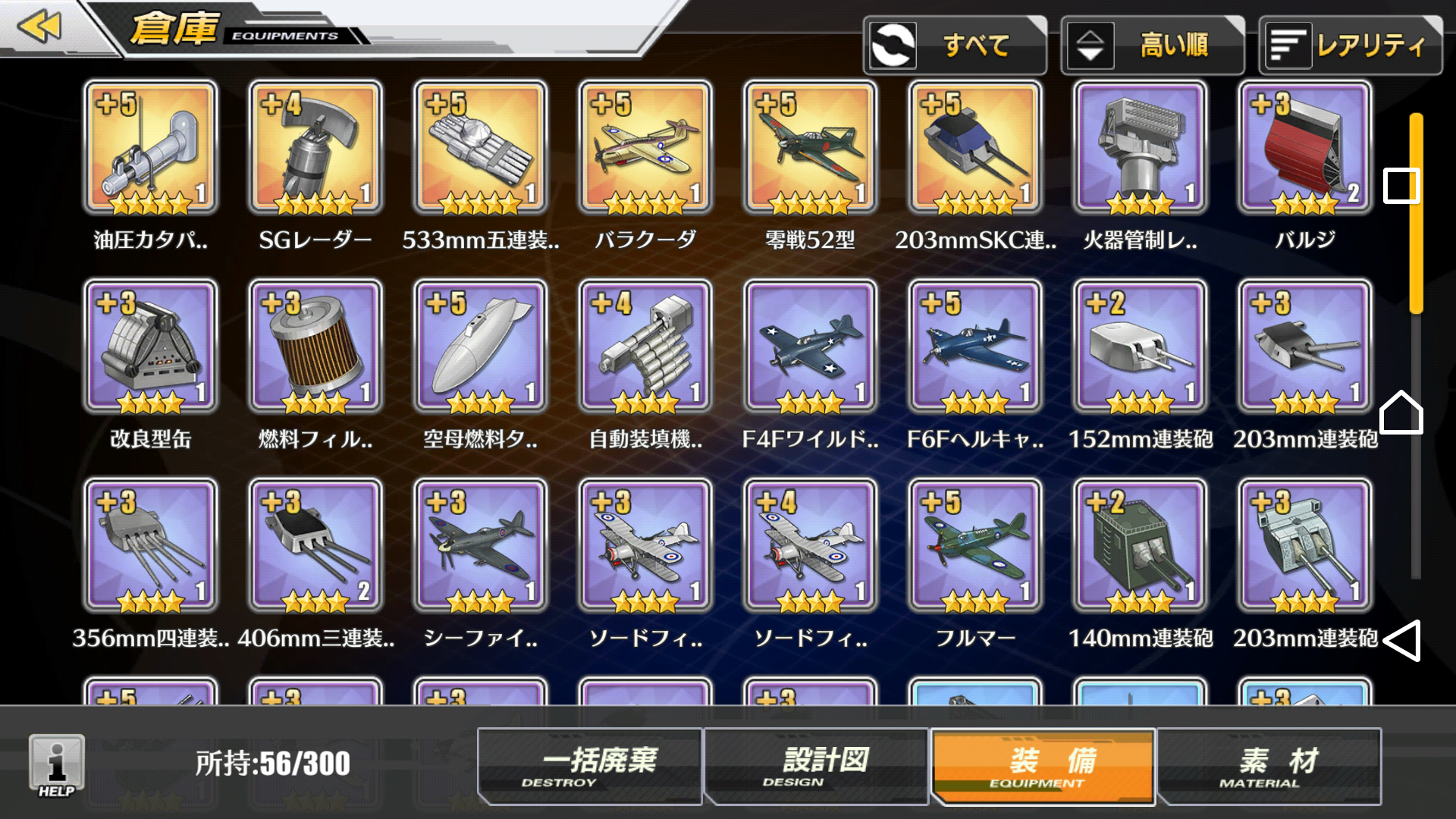Viewport: 1456px width, 819px height.
Task: Select the SGレーダー radar item
Action: [x=315, y=148]
